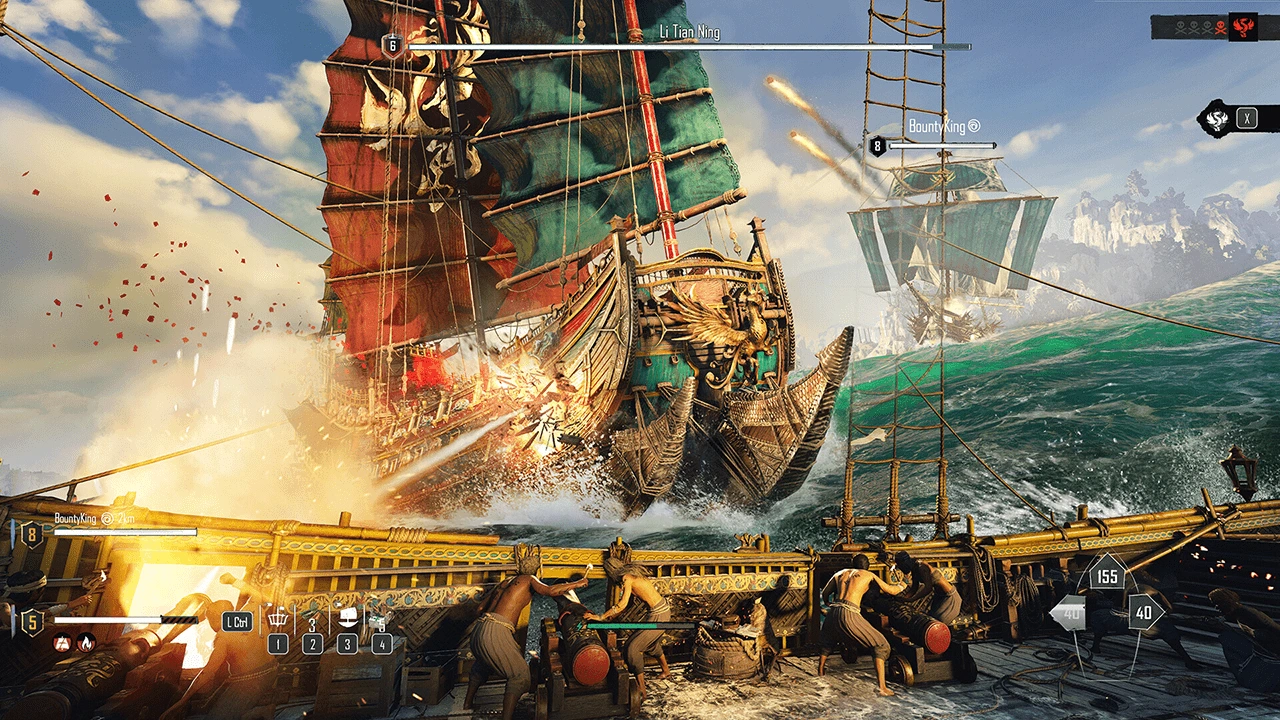Screen dimensions: 1280x720
Task: Toggle bracing with the L Ctrl prompt
Action: point(237,621)
